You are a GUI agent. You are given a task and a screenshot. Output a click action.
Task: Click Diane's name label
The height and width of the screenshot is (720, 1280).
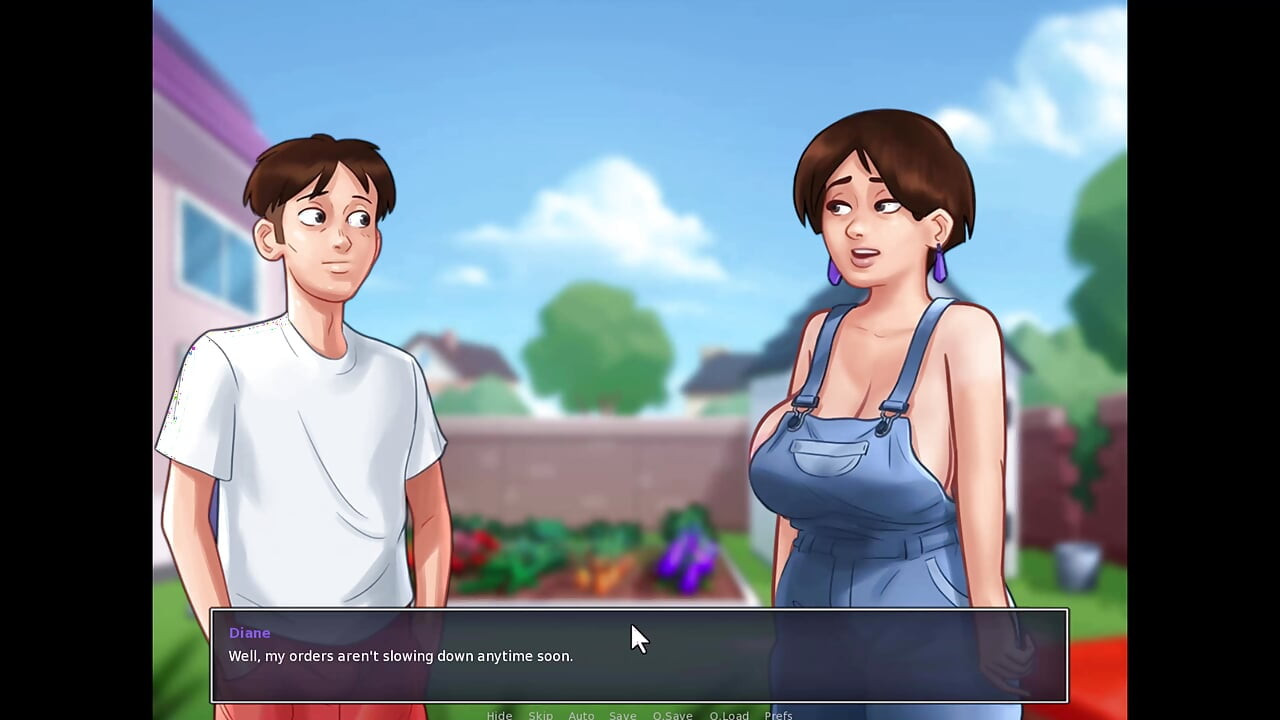pyautogui.click(x=249, y=632)
